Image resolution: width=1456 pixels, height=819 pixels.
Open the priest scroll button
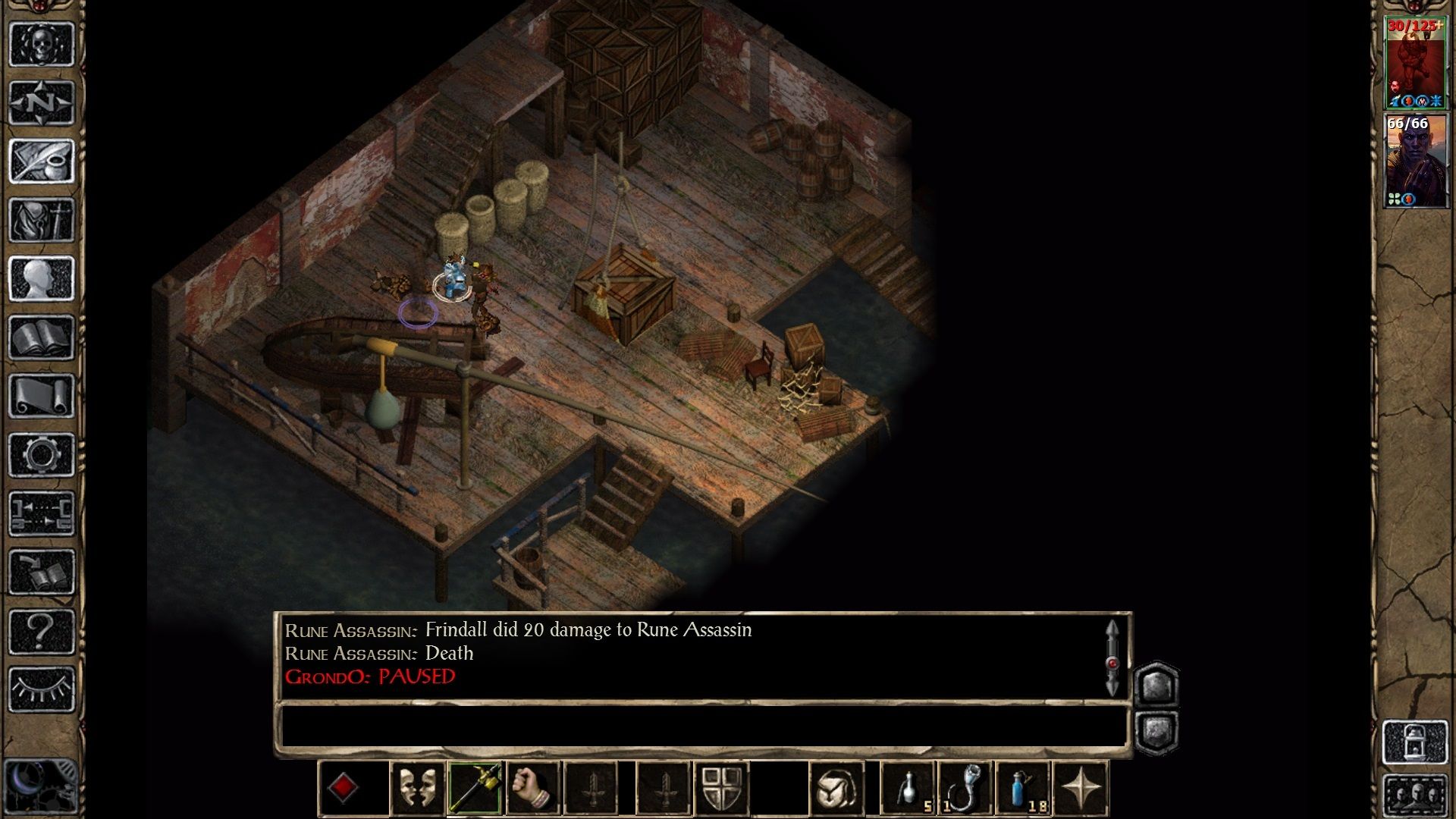(42, 396)
